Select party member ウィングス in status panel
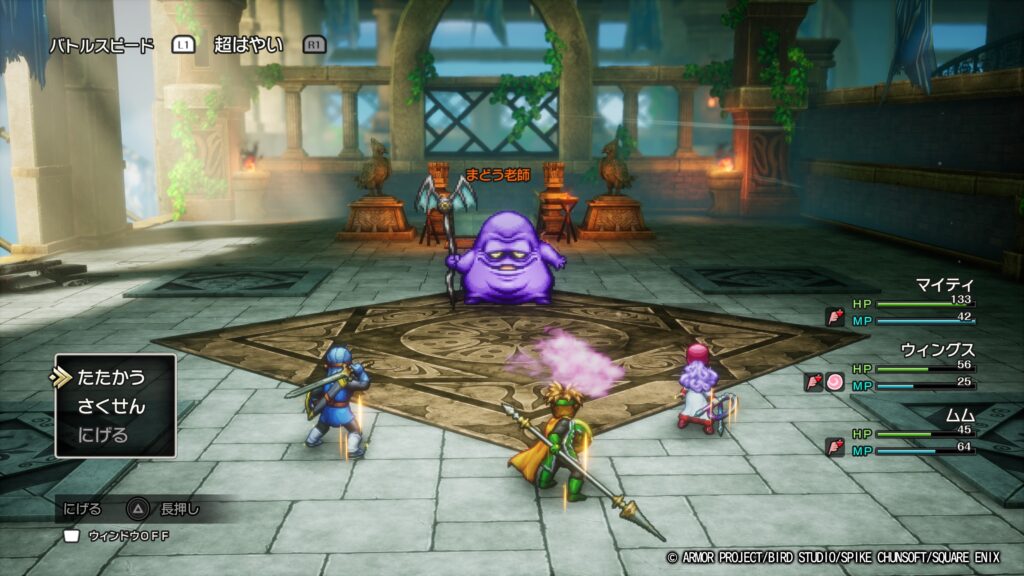 pyautogui.click(x=938, y=350)
